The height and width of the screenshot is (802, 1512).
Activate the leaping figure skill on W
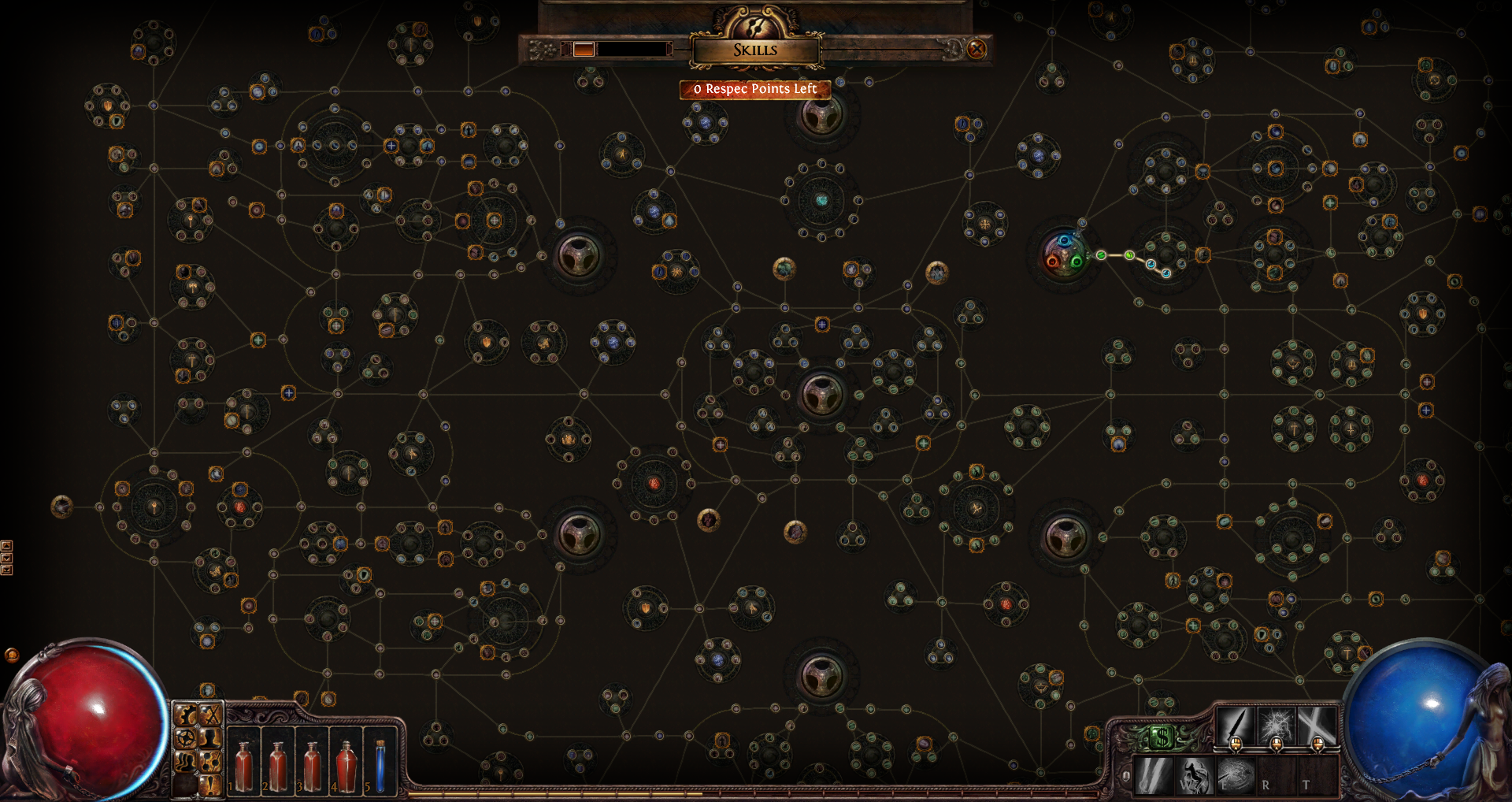[x=1194, y=776]
